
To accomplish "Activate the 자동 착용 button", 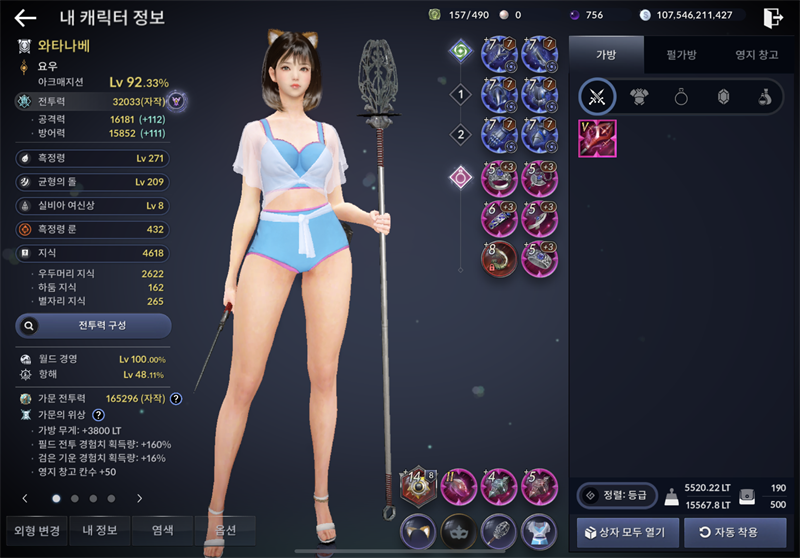I will click(735, 531).
